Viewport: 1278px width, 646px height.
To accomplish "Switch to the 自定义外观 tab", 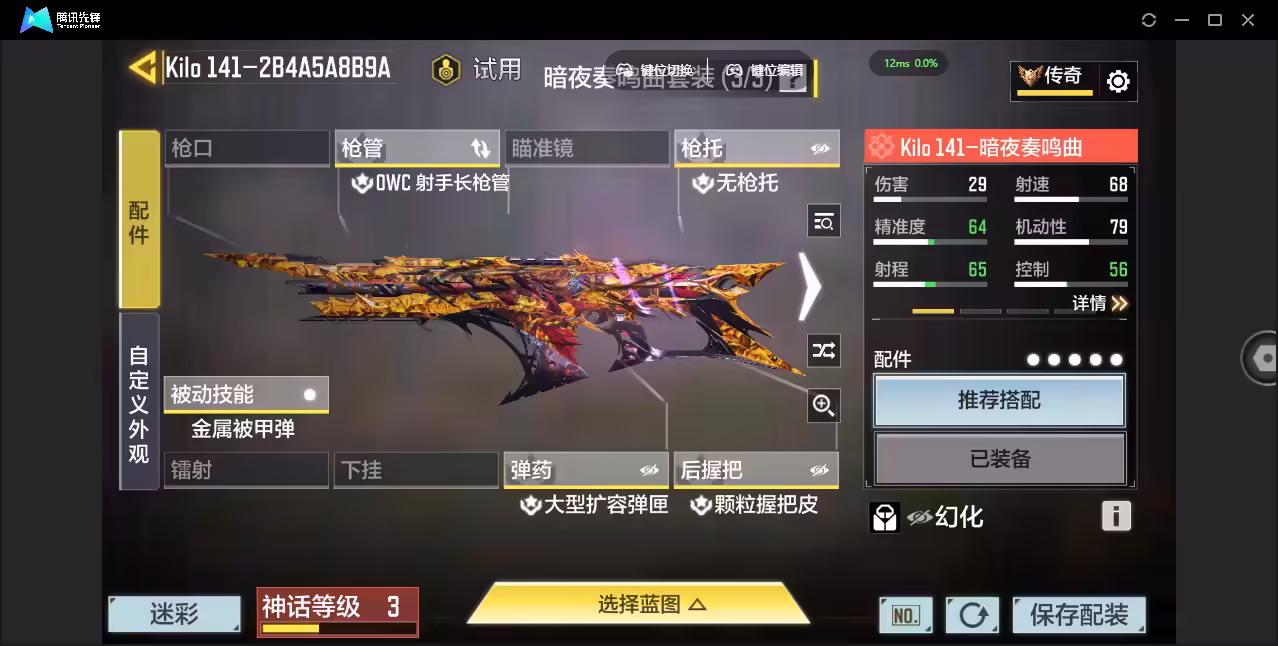I will click(139, 403).
